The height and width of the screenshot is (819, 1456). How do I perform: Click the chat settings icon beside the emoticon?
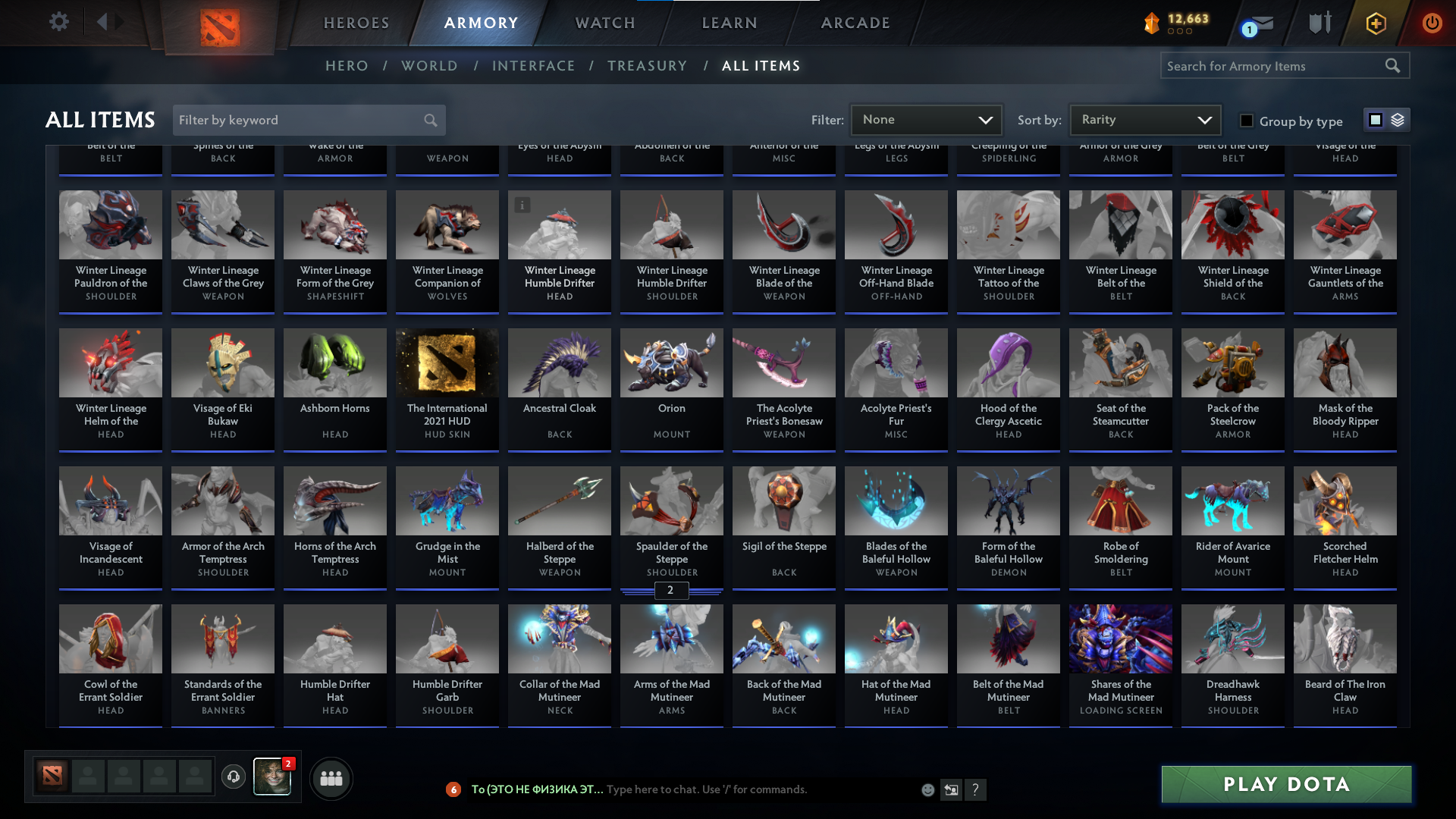(951, 789)
